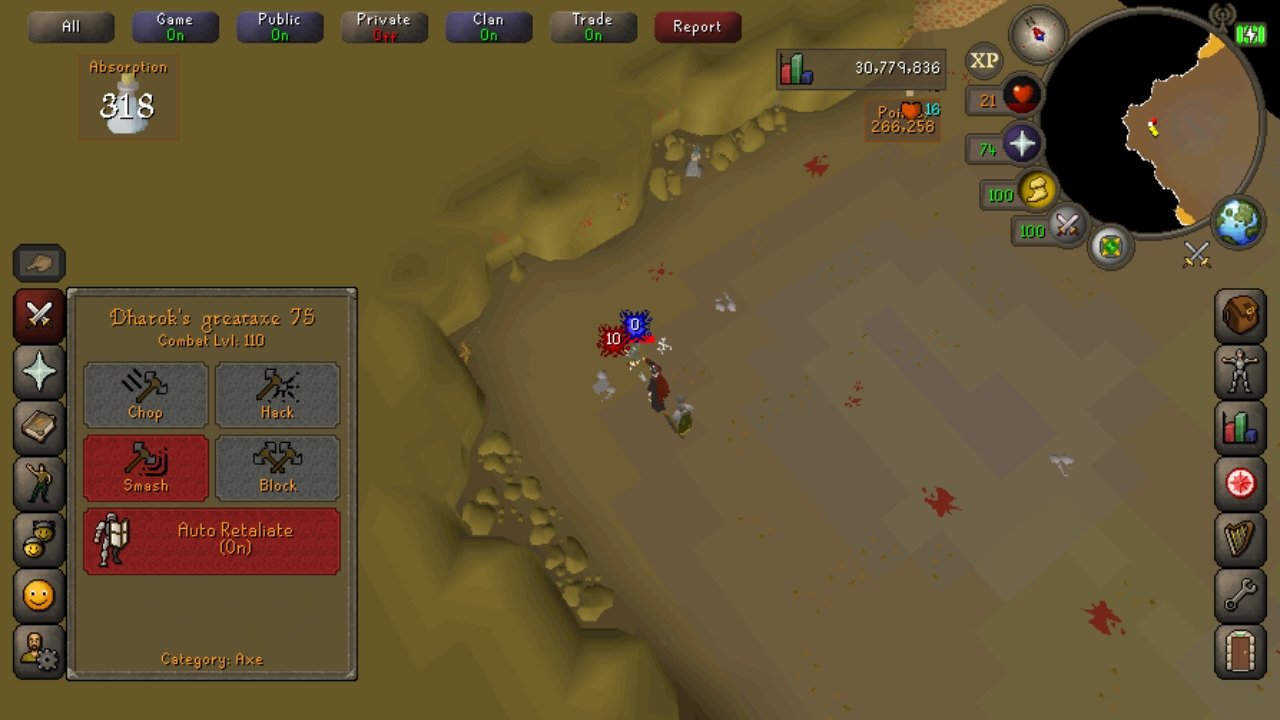
Task: Toggle the XP drops display
Action: coord(984,61)
